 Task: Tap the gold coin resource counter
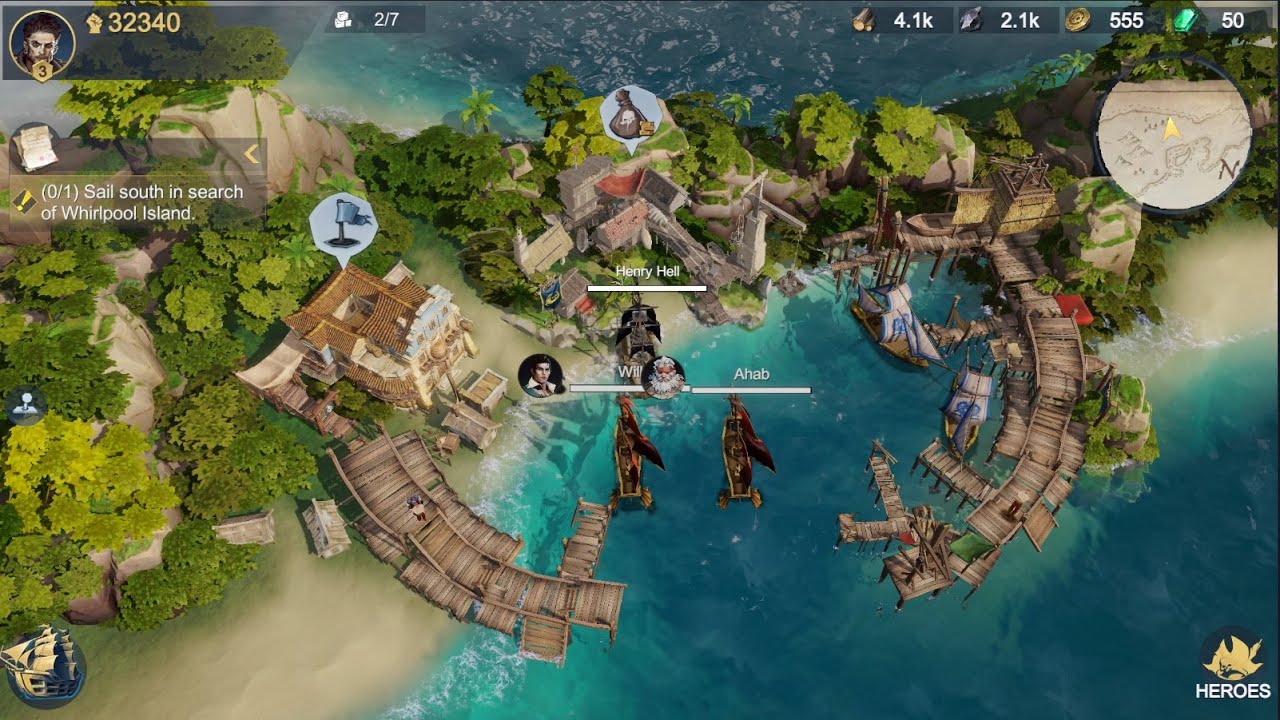click(x=1107, y=20)
